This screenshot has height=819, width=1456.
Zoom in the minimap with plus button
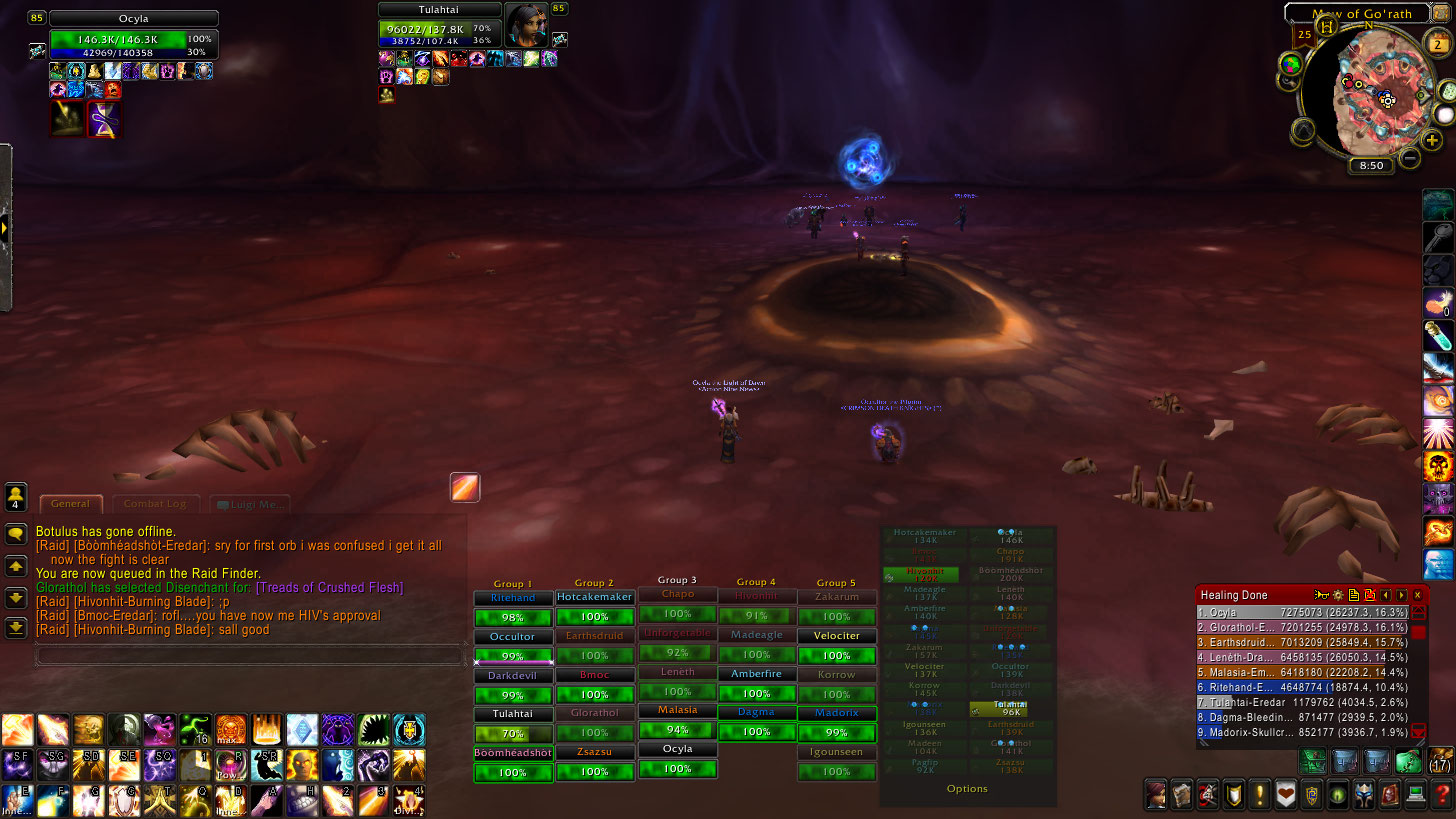1431,140
